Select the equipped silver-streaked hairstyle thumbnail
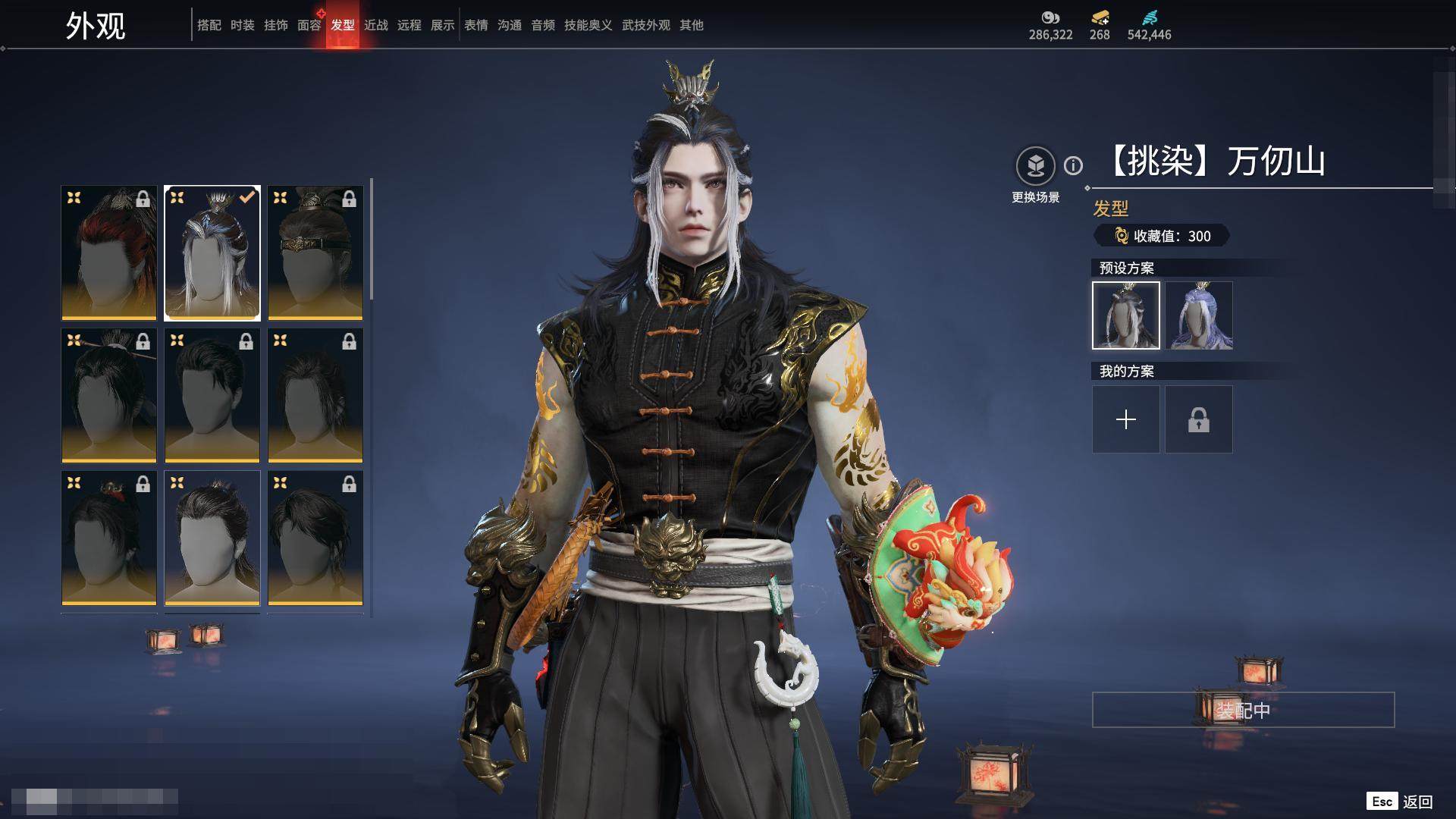 click(212, 253)
